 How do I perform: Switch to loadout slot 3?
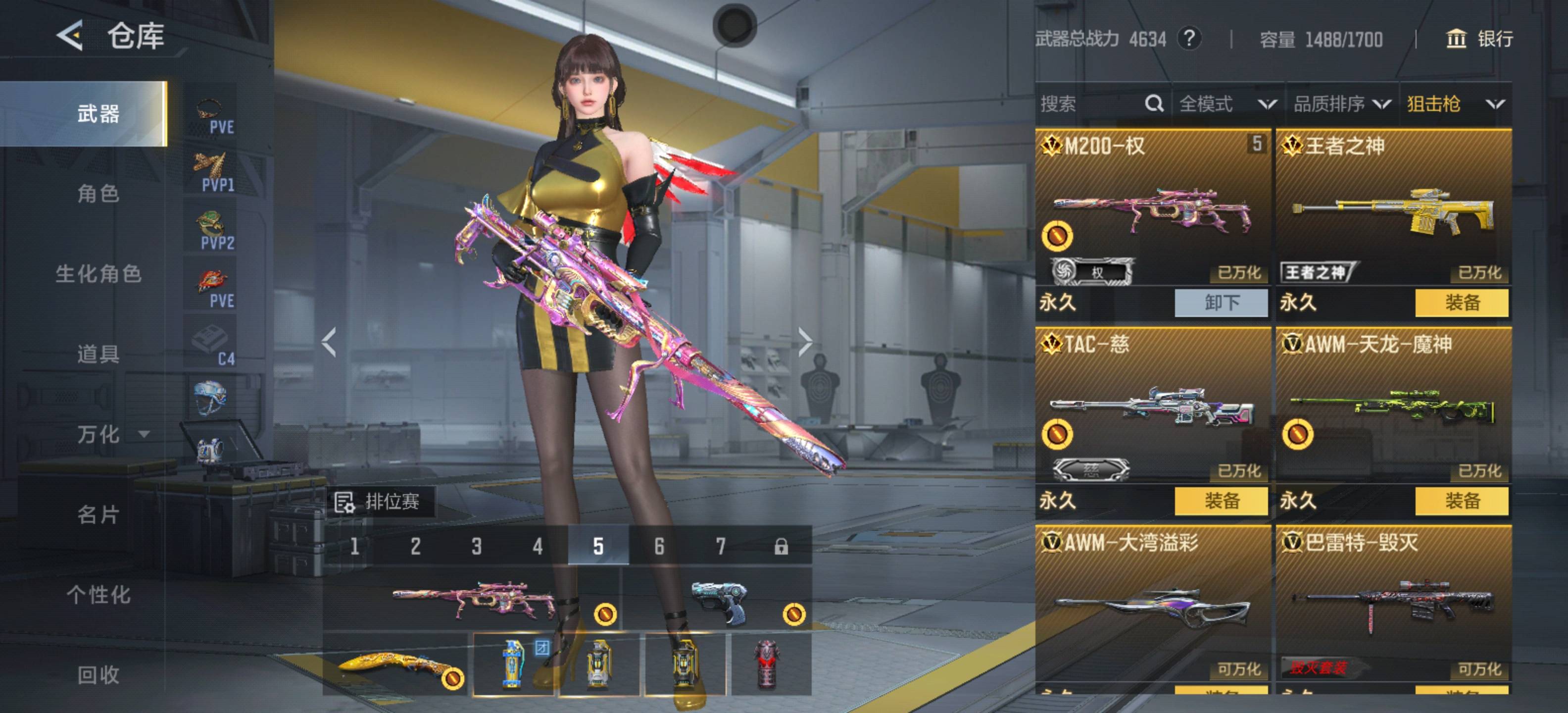pos(477,546)
